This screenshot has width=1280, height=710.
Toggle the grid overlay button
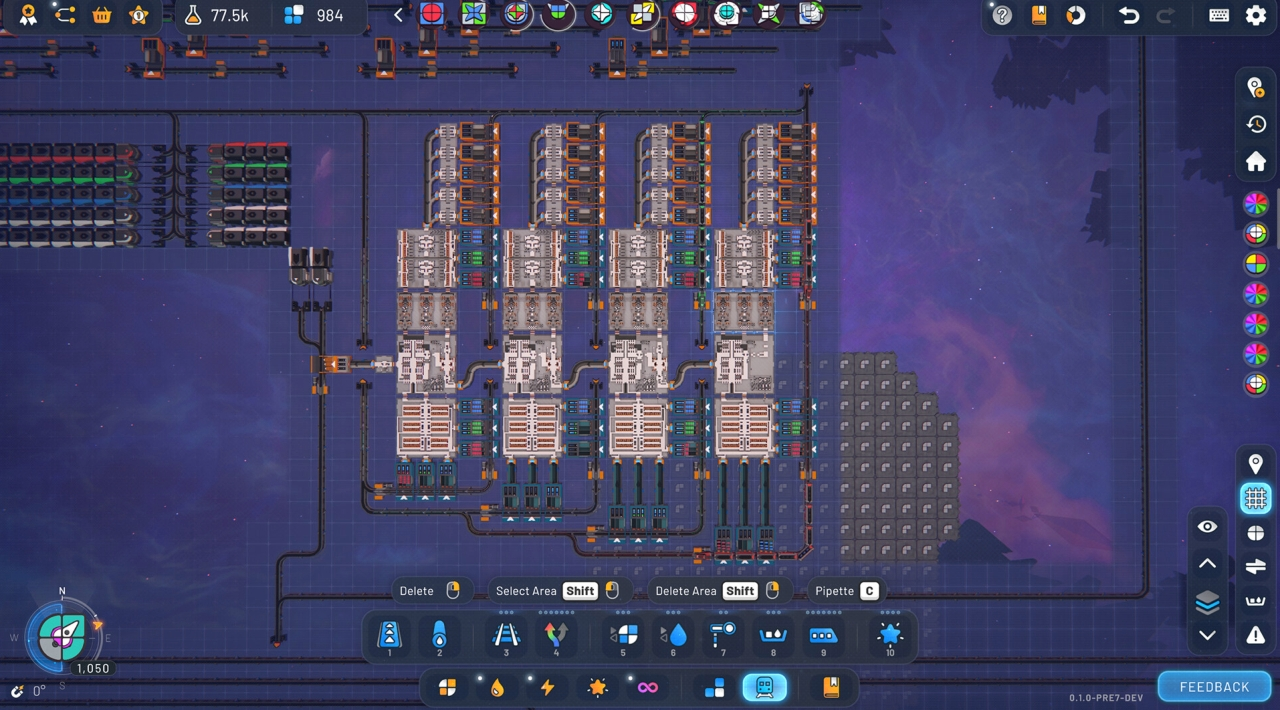coord(1256,497)
